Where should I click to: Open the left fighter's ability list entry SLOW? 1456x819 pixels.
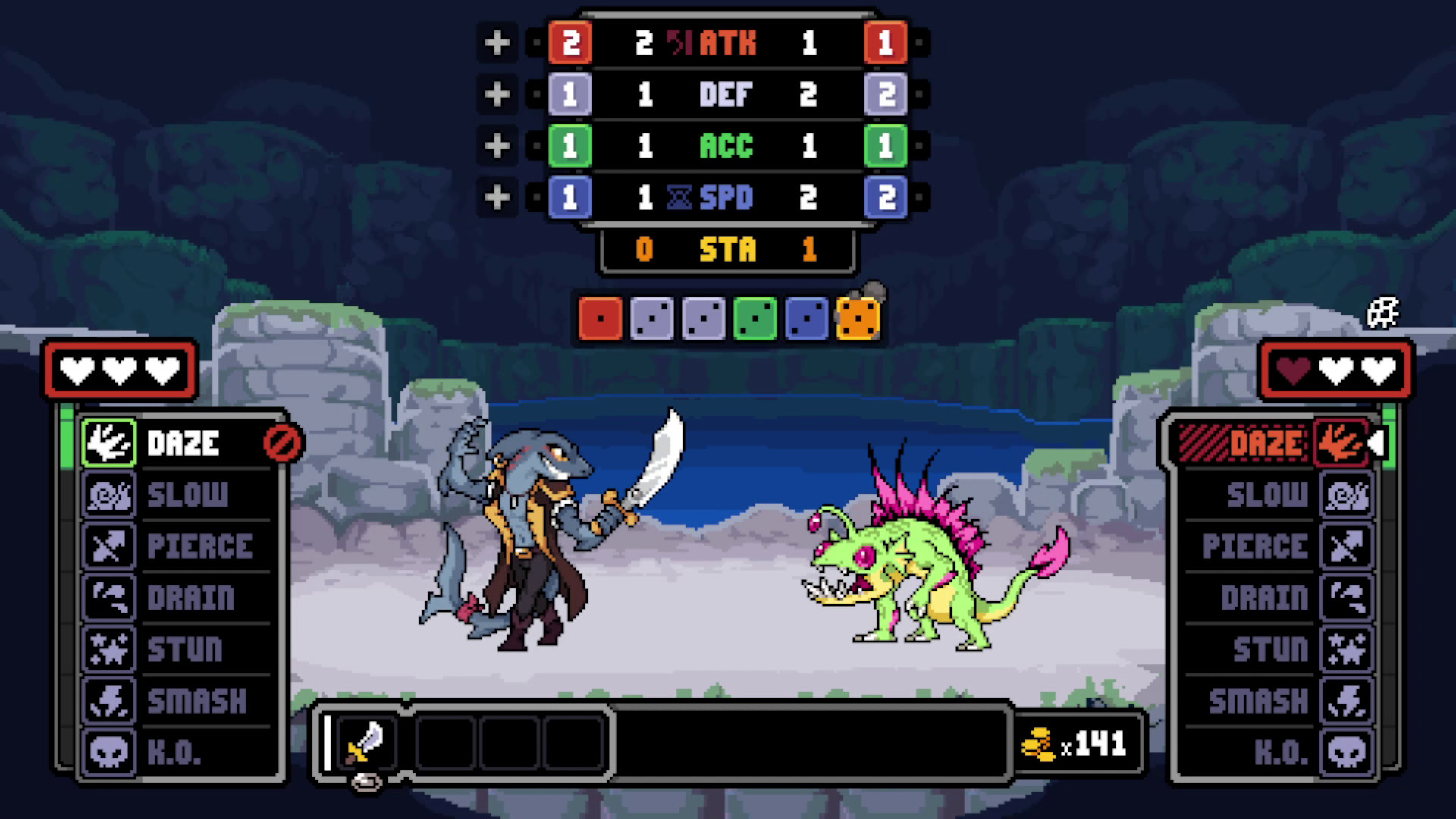187,495
